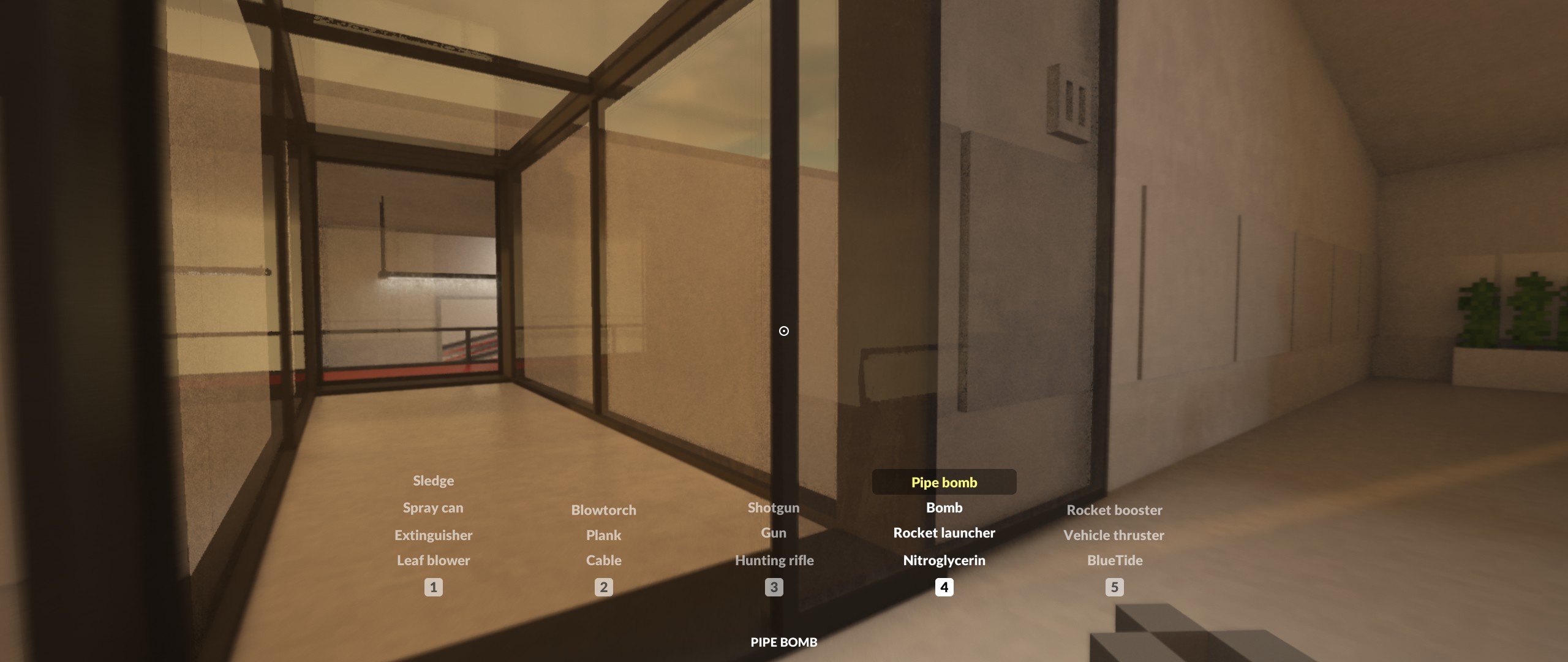1568x662 pixels.
Task: Select the Gun
Action: [x=774, y=533]
